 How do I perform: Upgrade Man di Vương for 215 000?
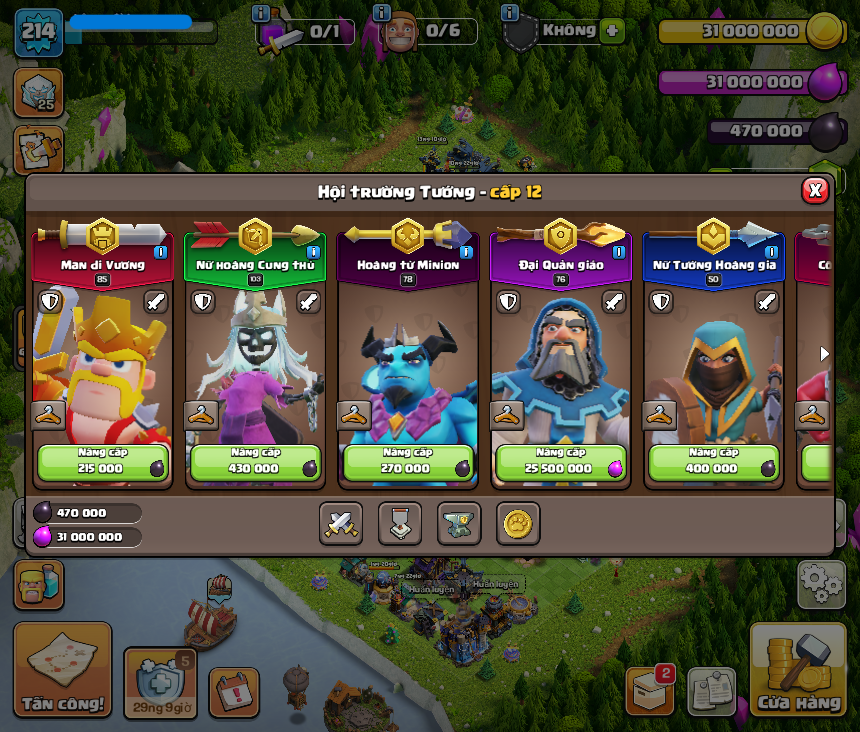pos(103,463)
